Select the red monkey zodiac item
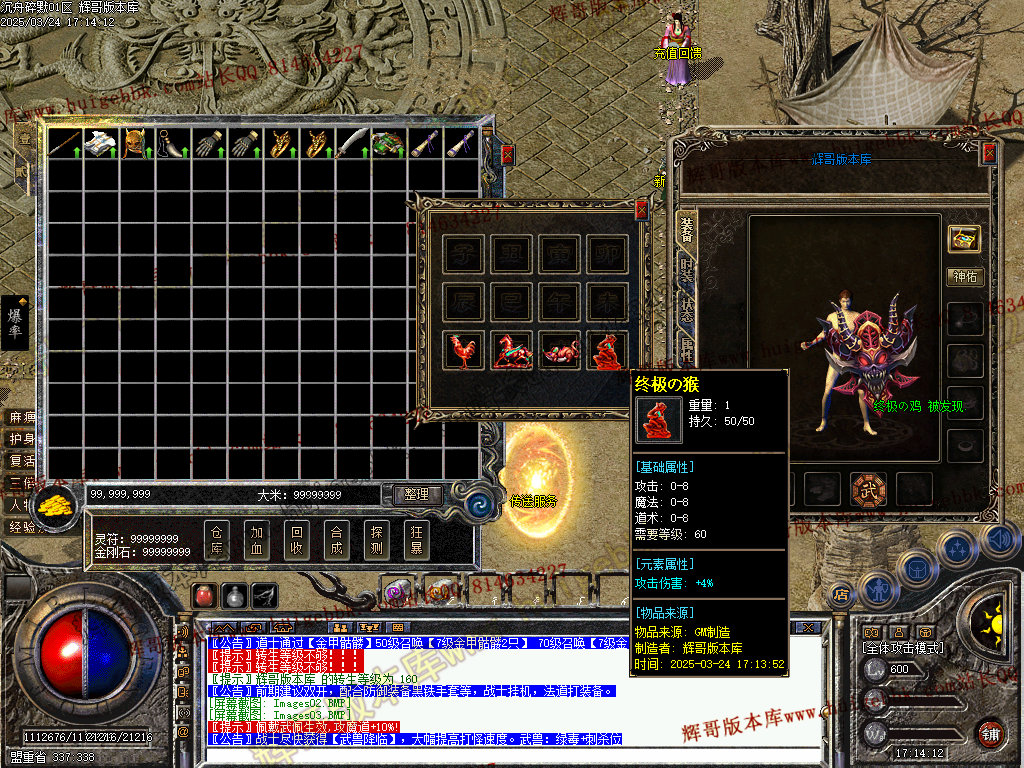Image resolution: width=1024 pixels, height=768 pixels. (x=607, y=351)
